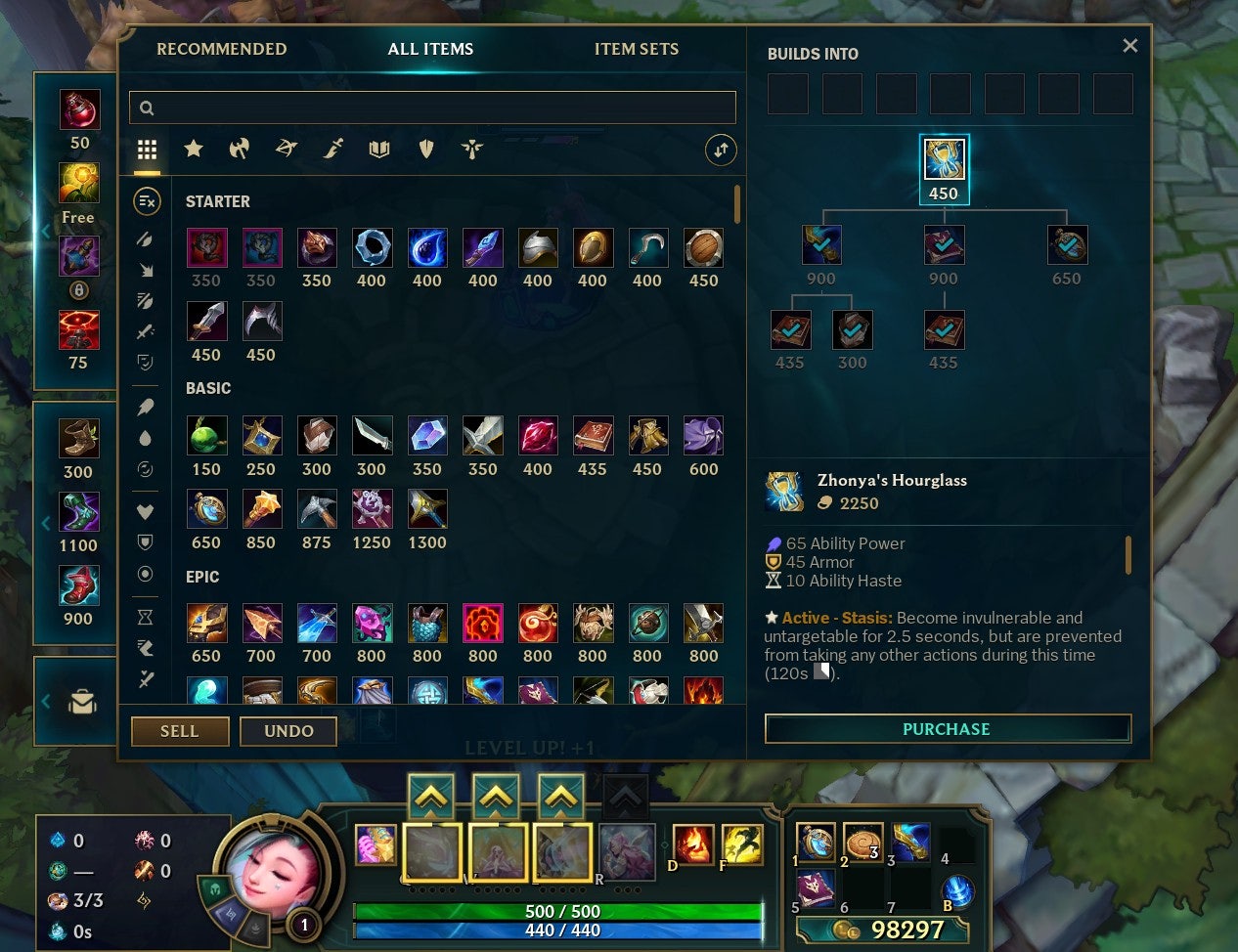Toggle the item sort order button
This screenshot has height=952, width=1238.
(x=721, y=150)
